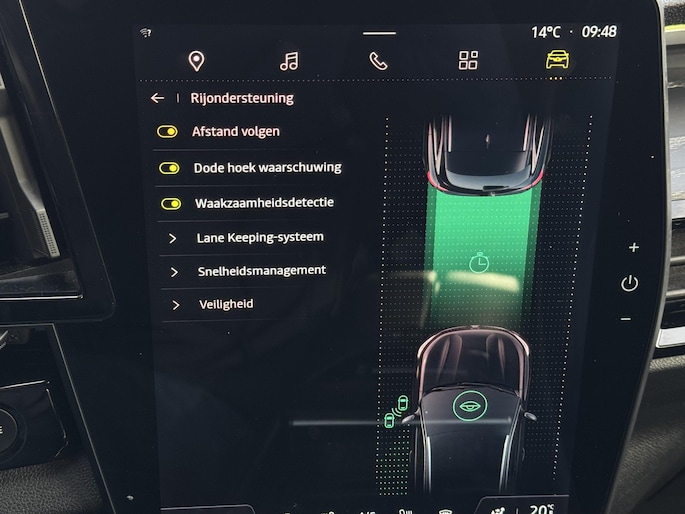This screenshot has height=514, width=685.
Task: Go back from Rijondersteuning
Action: (157, 98)
